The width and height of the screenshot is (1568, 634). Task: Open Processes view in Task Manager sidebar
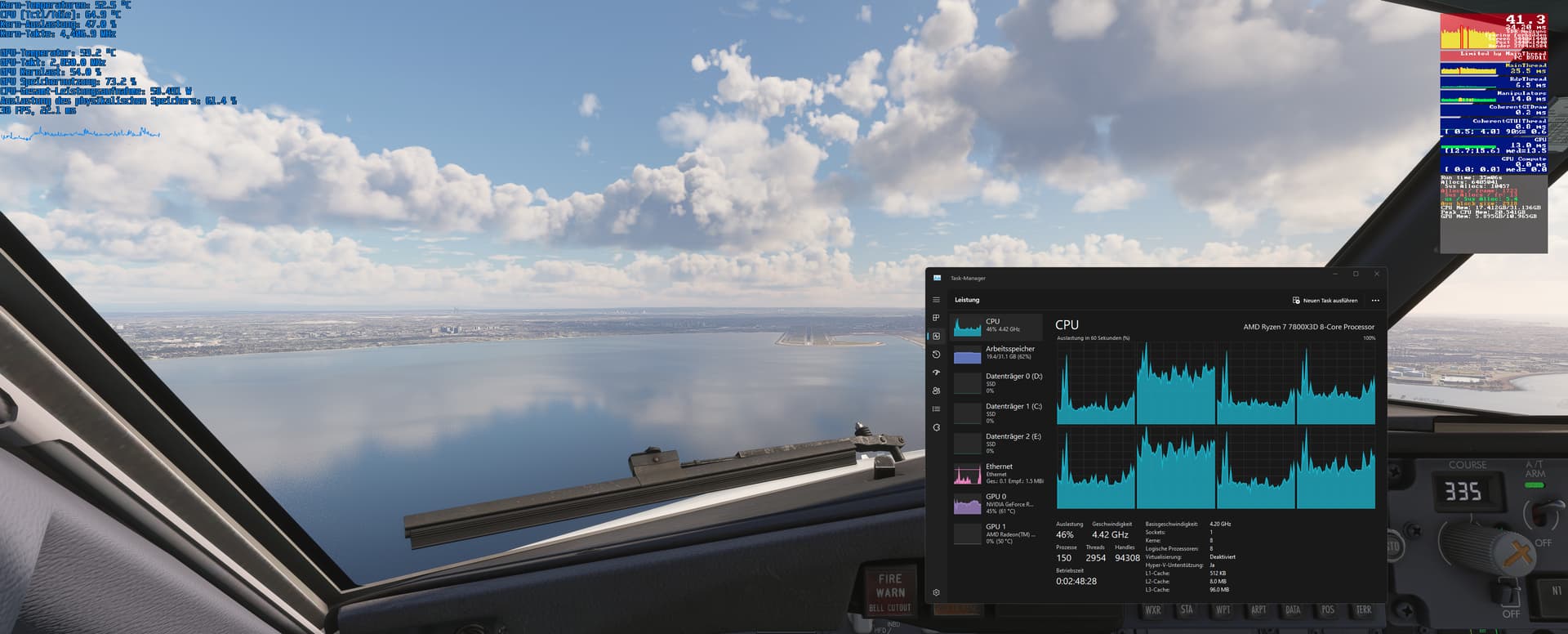(x=936, y=316)
